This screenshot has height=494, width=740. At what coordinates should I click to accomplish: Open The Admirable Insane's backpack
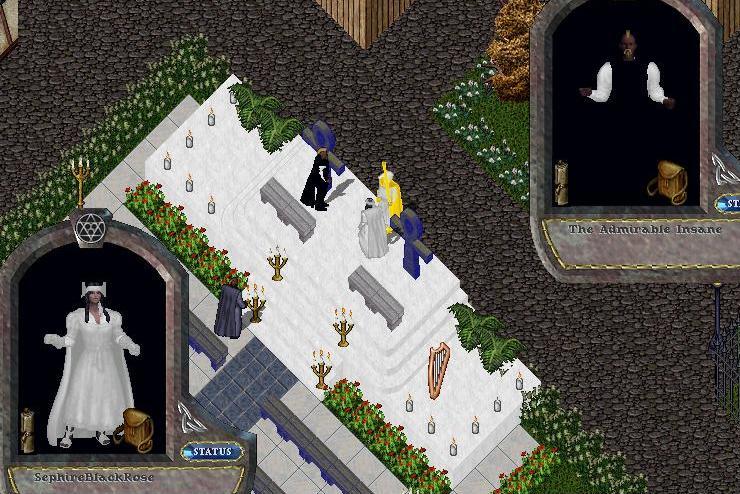coord(666,181)
